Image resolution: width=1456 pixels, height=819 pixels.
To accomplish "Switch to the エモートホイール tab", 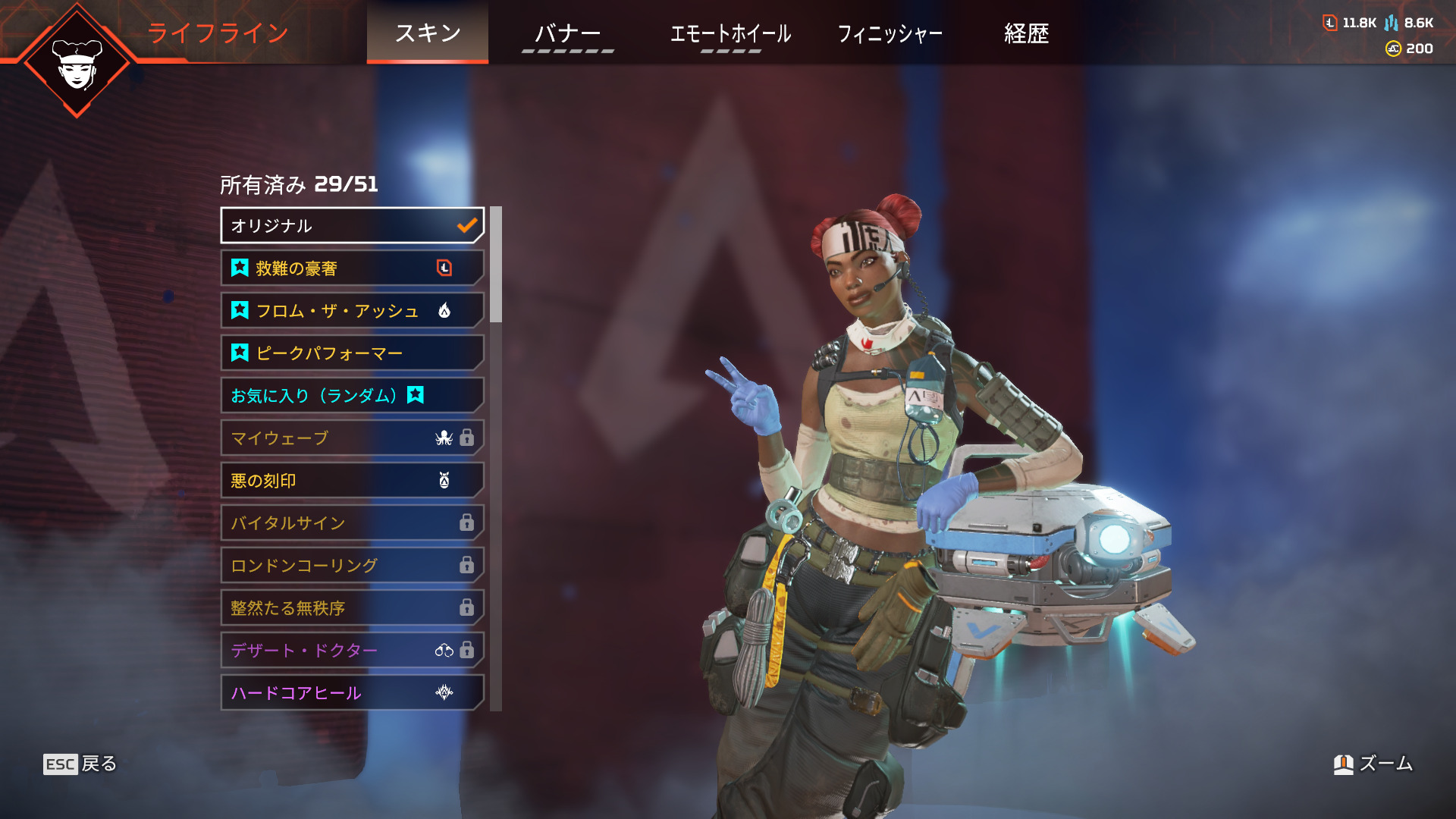I will coord(730,33).
